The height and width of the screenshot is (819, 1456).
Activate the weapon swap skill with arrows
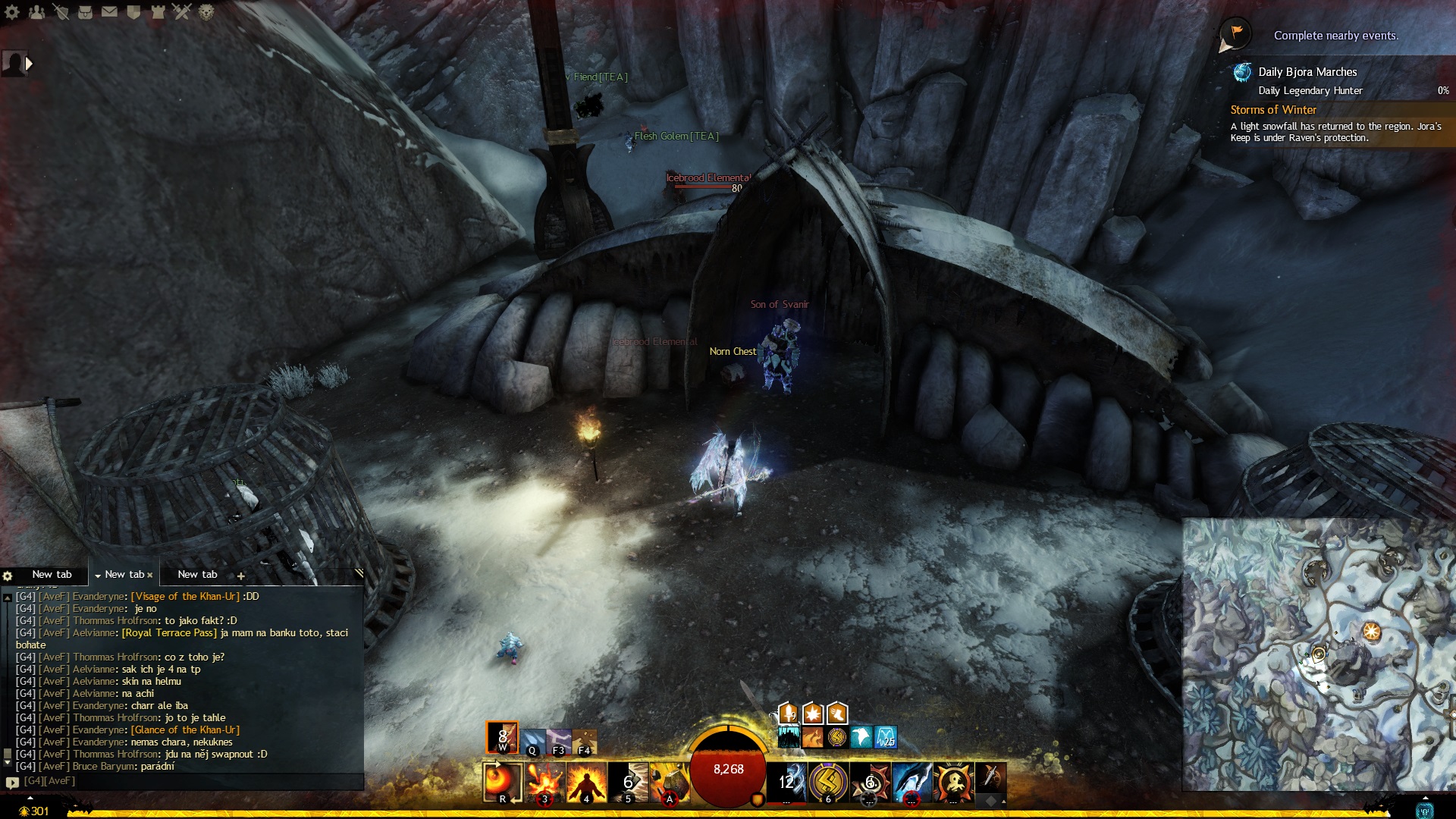[502, 783]
